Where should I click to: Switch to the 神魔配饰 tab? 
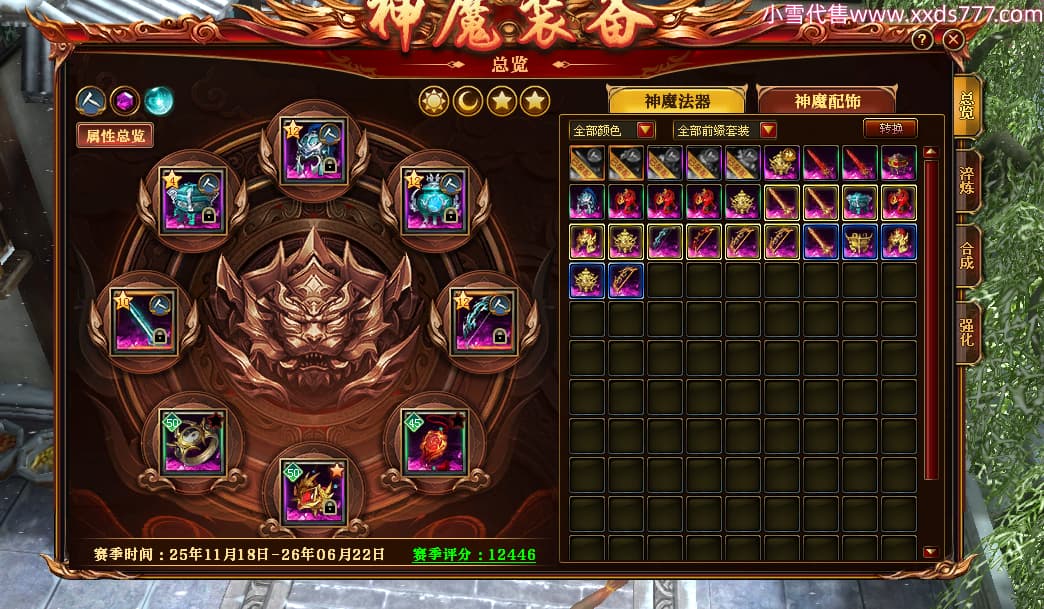click(826, 101)
